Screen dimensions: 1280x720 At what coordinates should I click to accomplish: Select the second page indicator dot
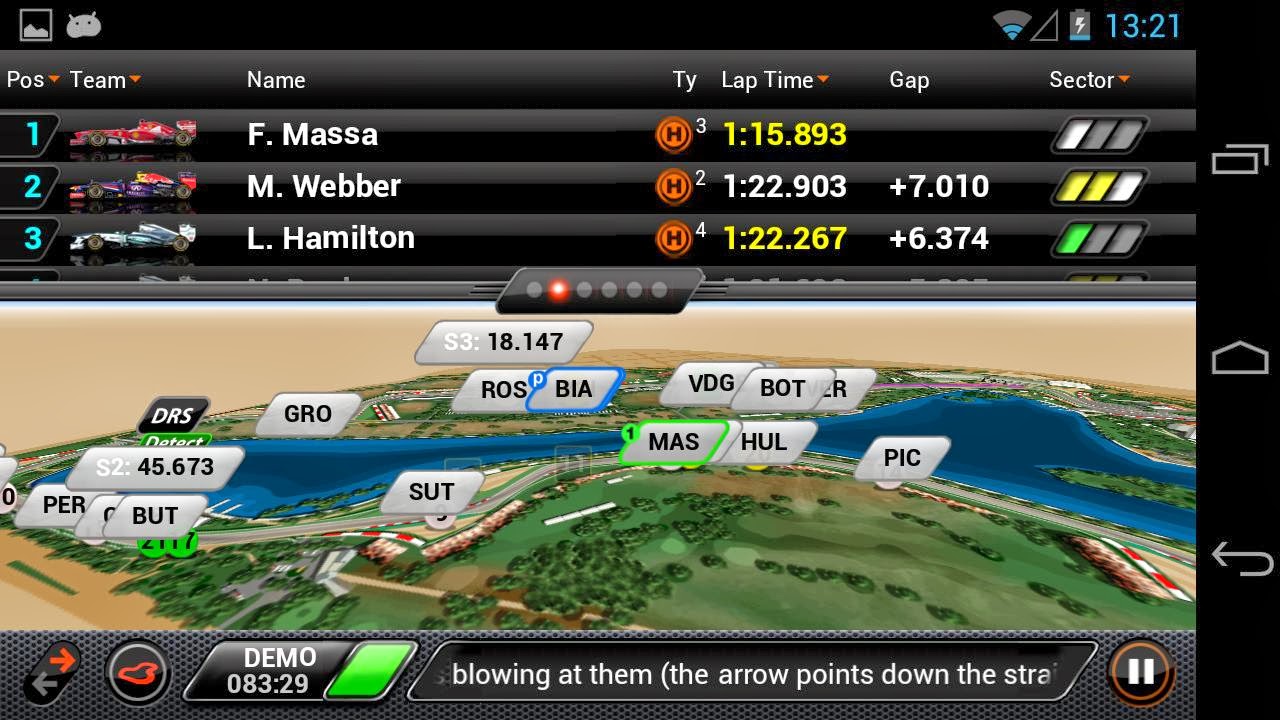coord(556,291)
